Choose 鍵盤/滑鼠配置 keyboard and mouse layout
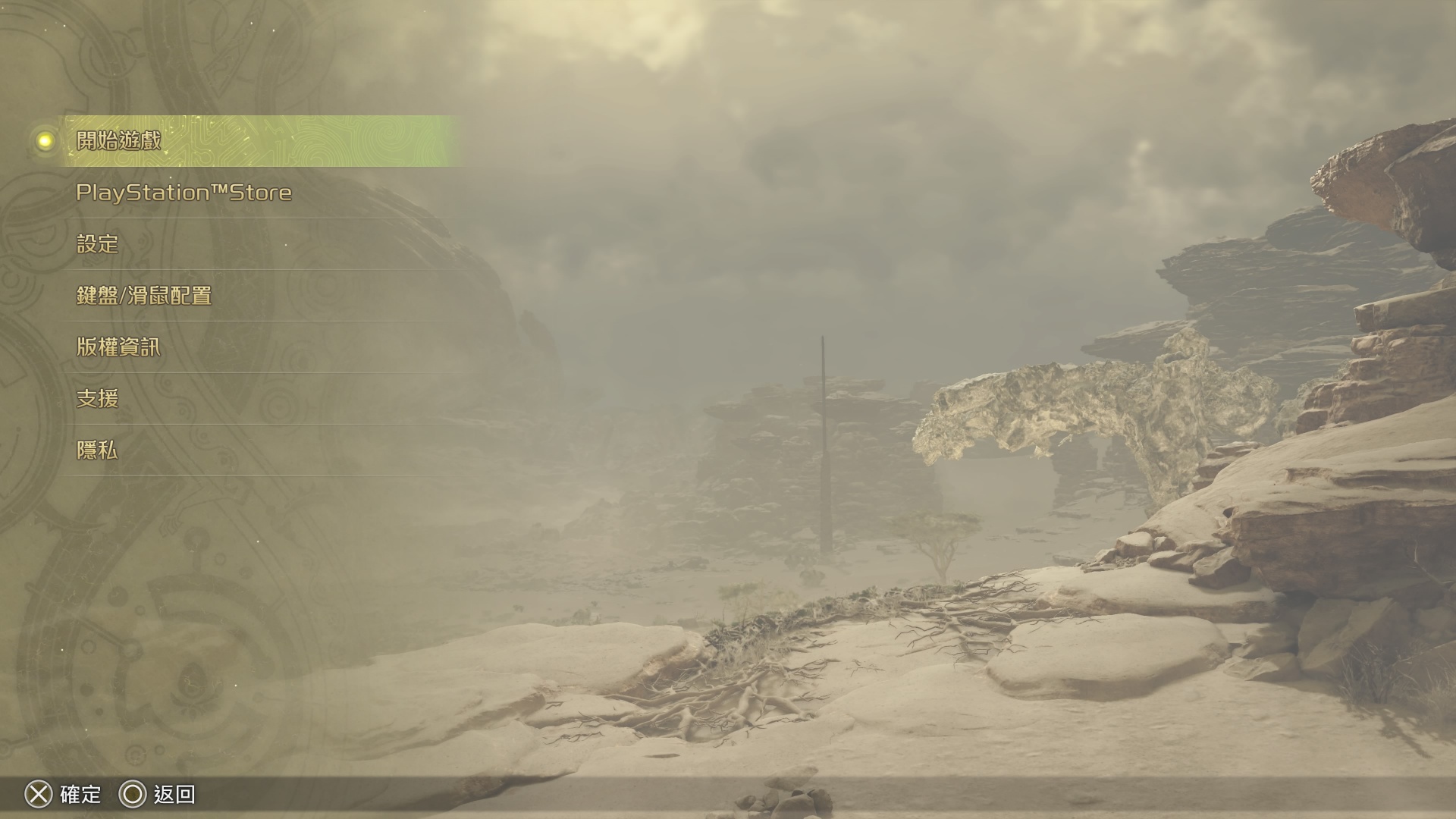This screenshot has height=819, width=1456. click(144, 296)
